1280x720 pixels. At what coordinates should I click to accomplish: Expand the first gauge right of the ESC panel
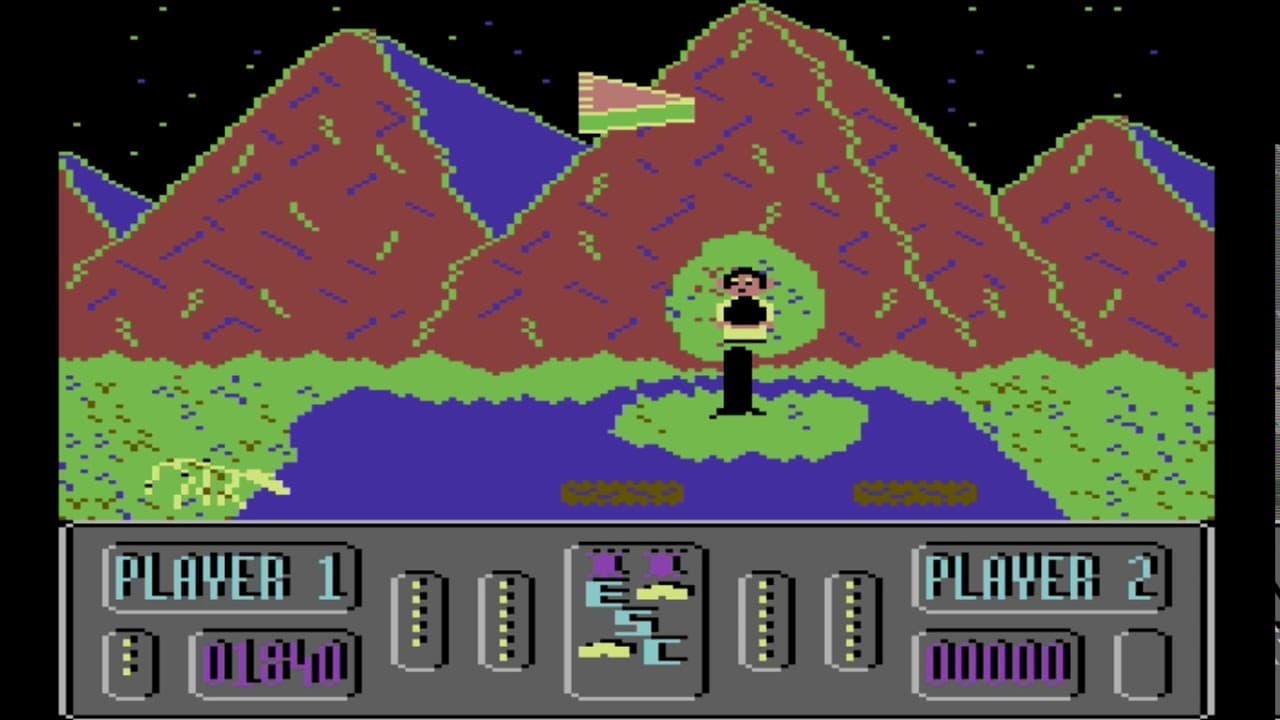[765, 620]
